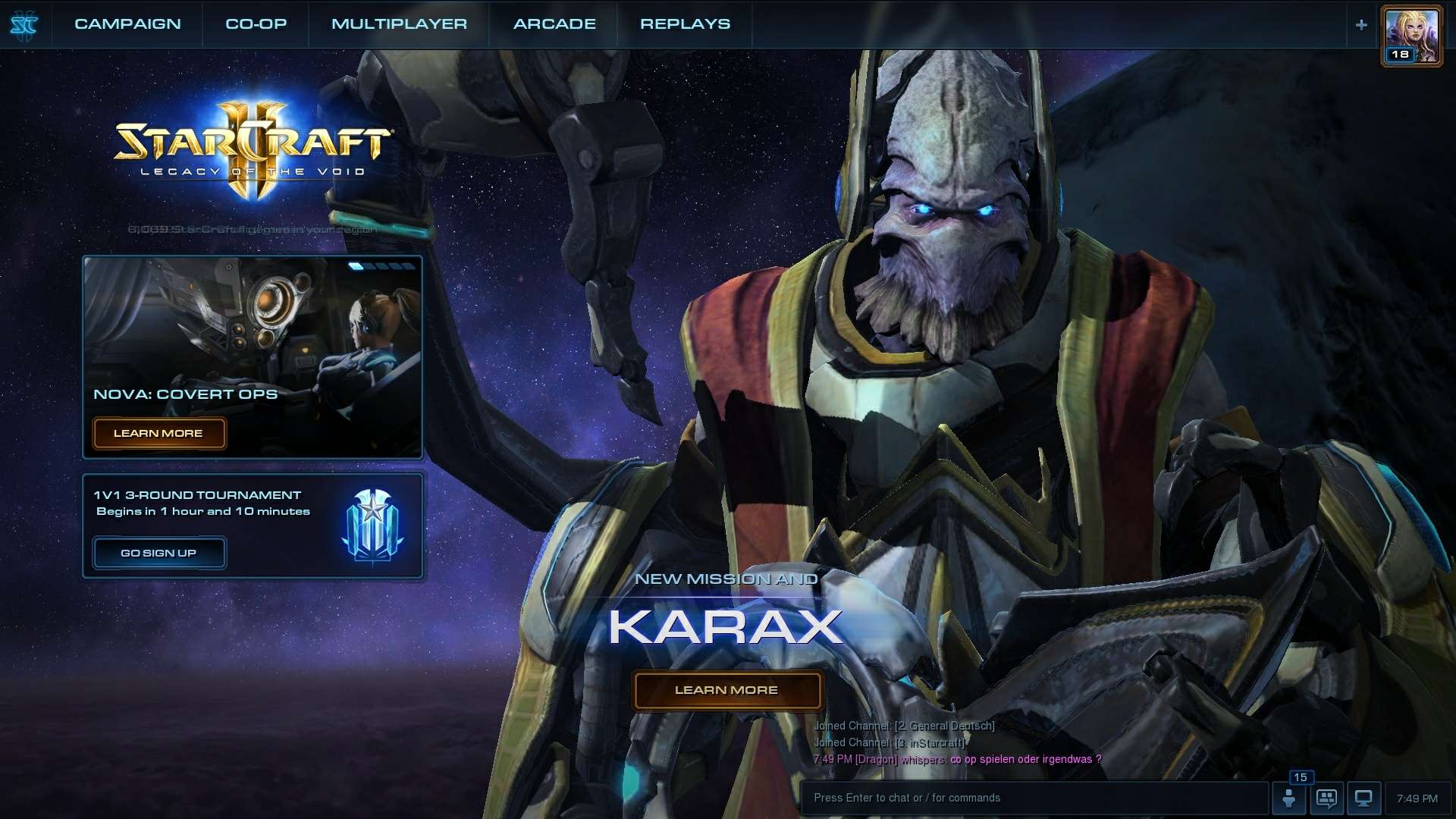
Task: Select the Multiplayer tab
Action: click(x=399, y=24)
